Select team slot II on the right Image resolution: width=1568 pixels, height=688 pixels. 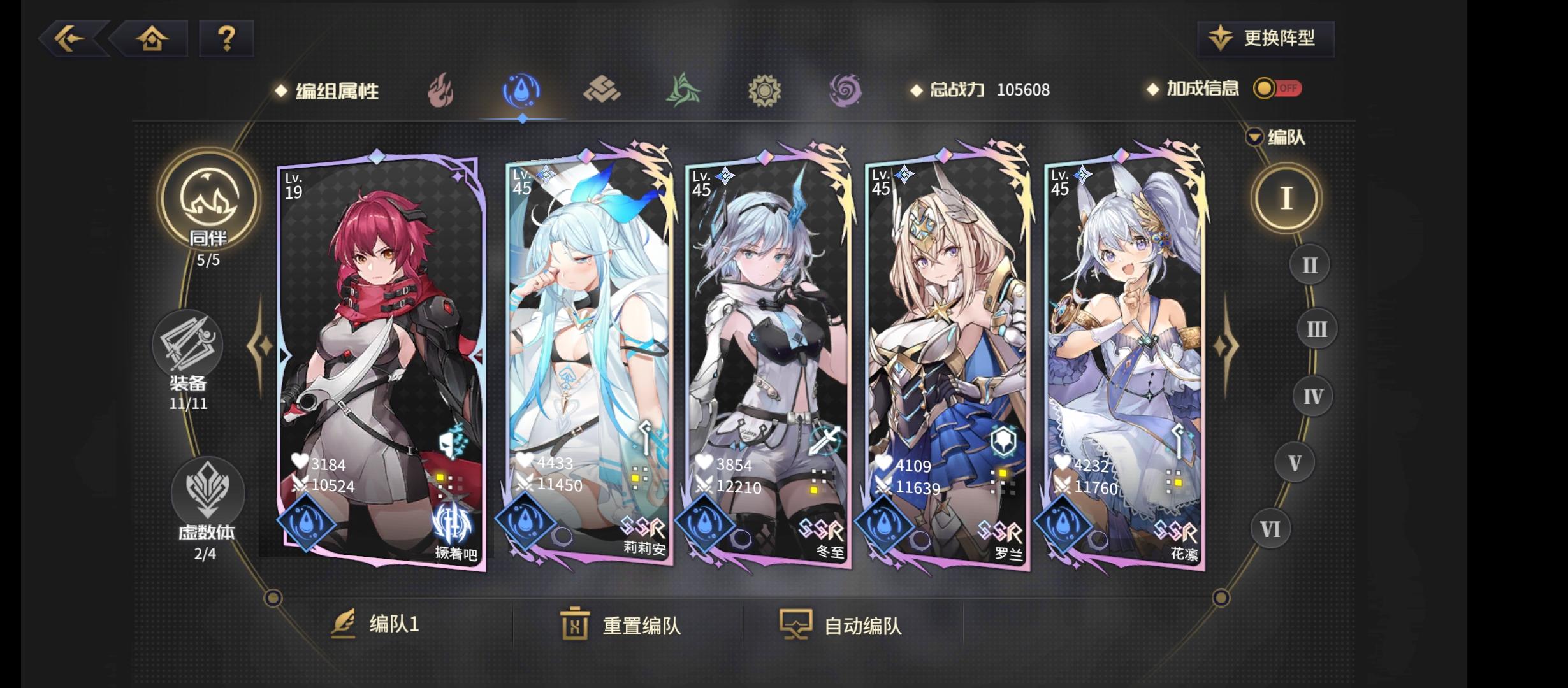[1310, 264]
